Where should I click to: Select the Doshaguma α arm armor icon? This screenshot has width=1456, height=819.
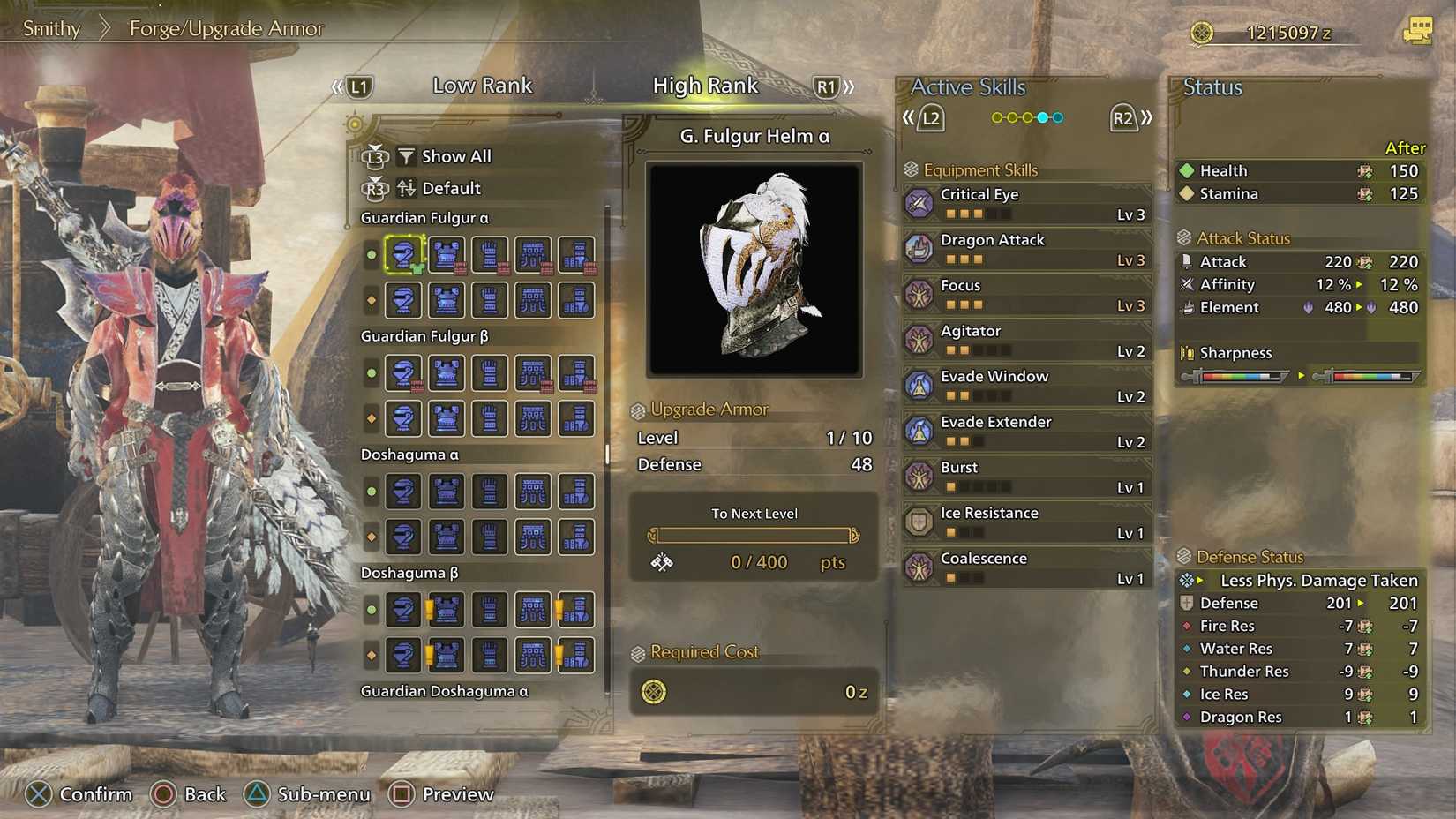tap(490, 492)
